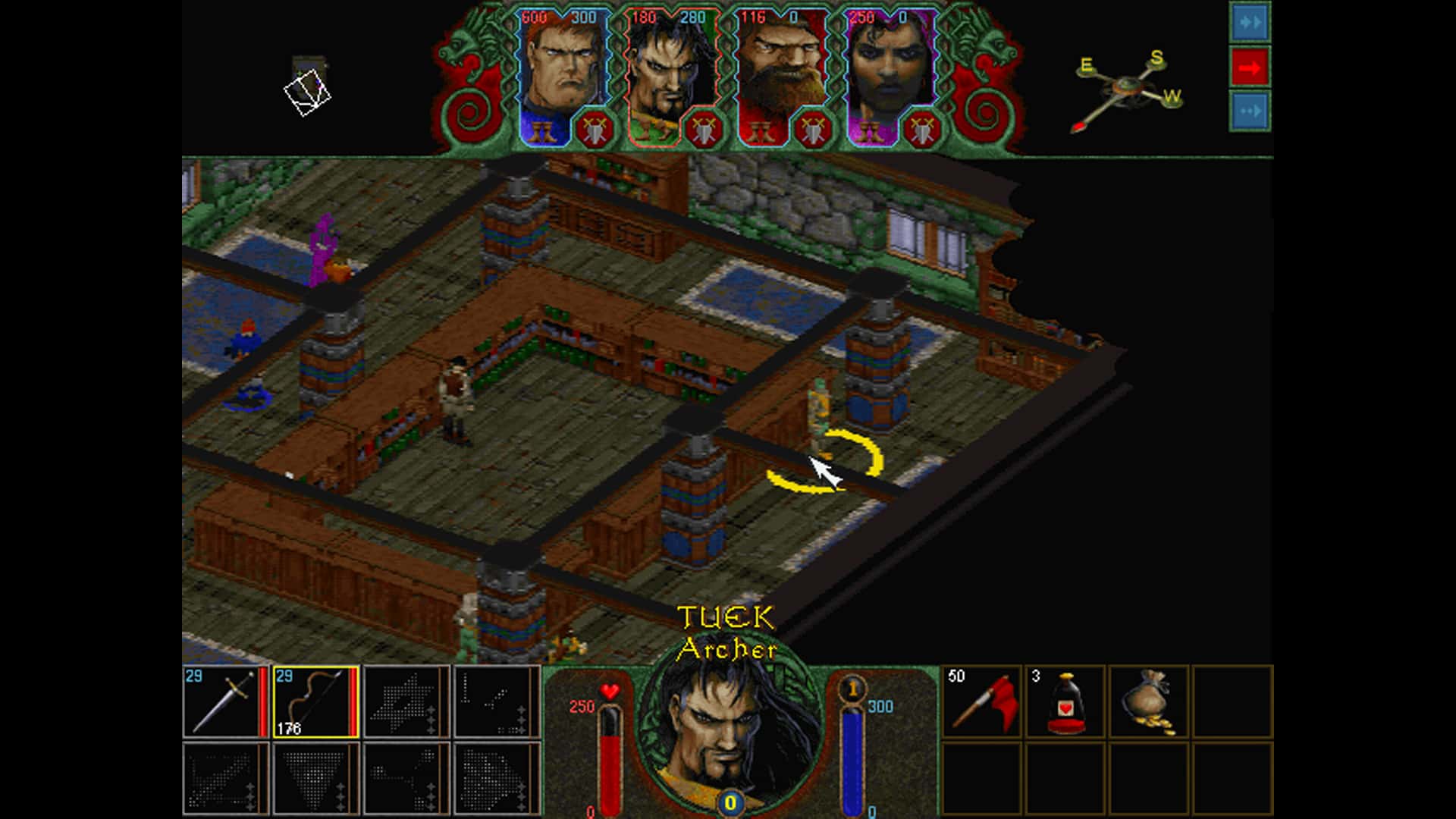Enable fast speed with the double-arrow button
The height and width of the screenshot is (819, 1456).
(1249, 21)
